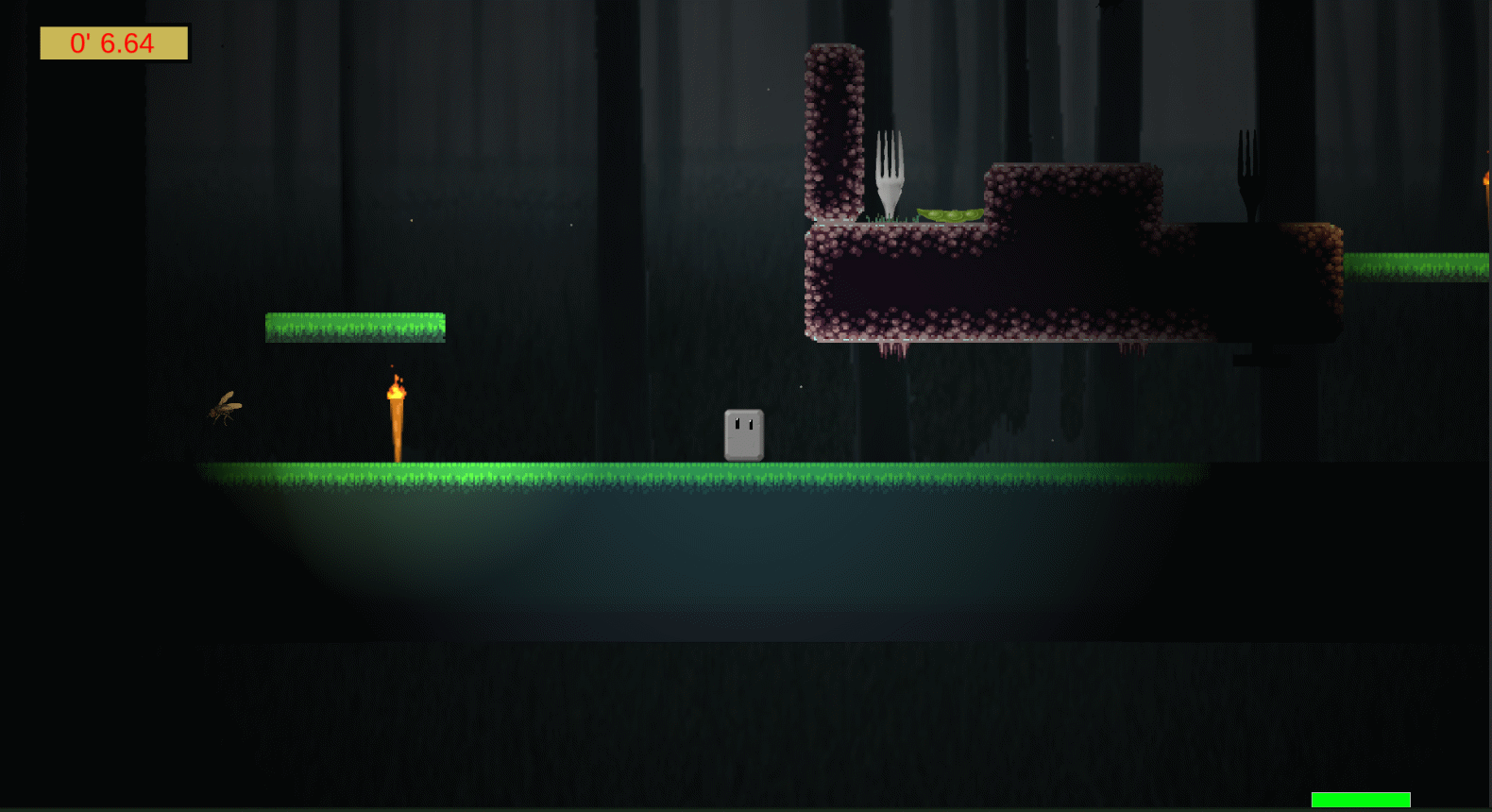Screen dimensions: 1492x812
Task: Click the torch flame at the far right edge
Action: (x=1485, y=179)
